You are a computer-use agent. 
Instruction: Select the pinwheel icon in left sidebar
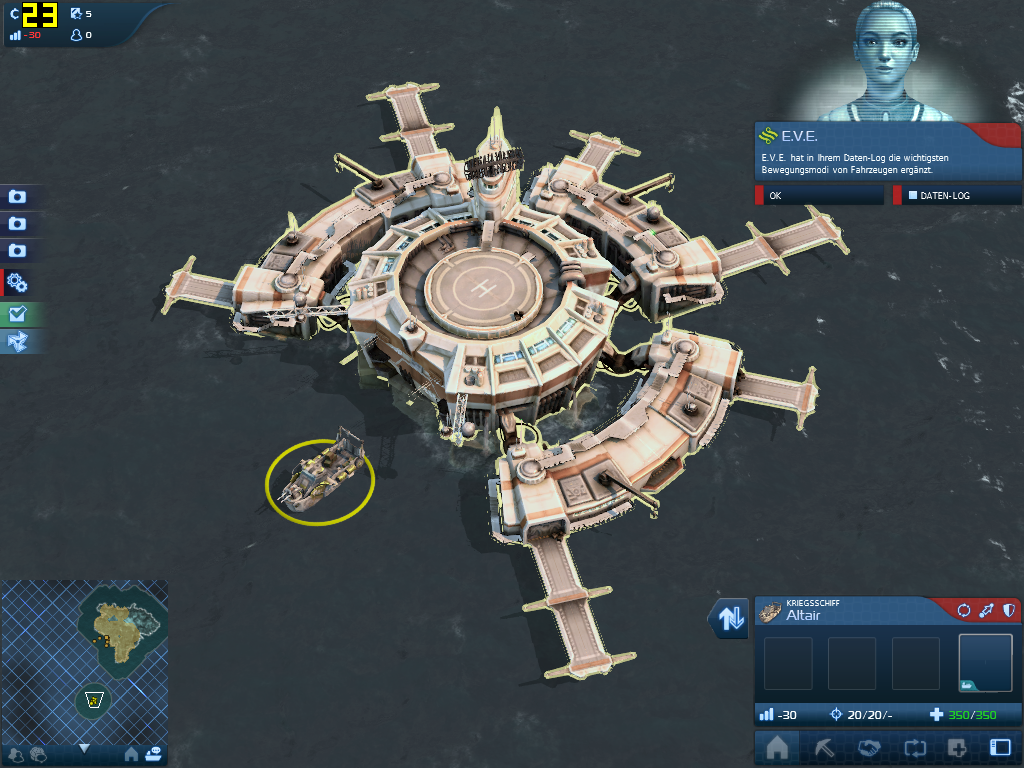click(x=18, y=342)
